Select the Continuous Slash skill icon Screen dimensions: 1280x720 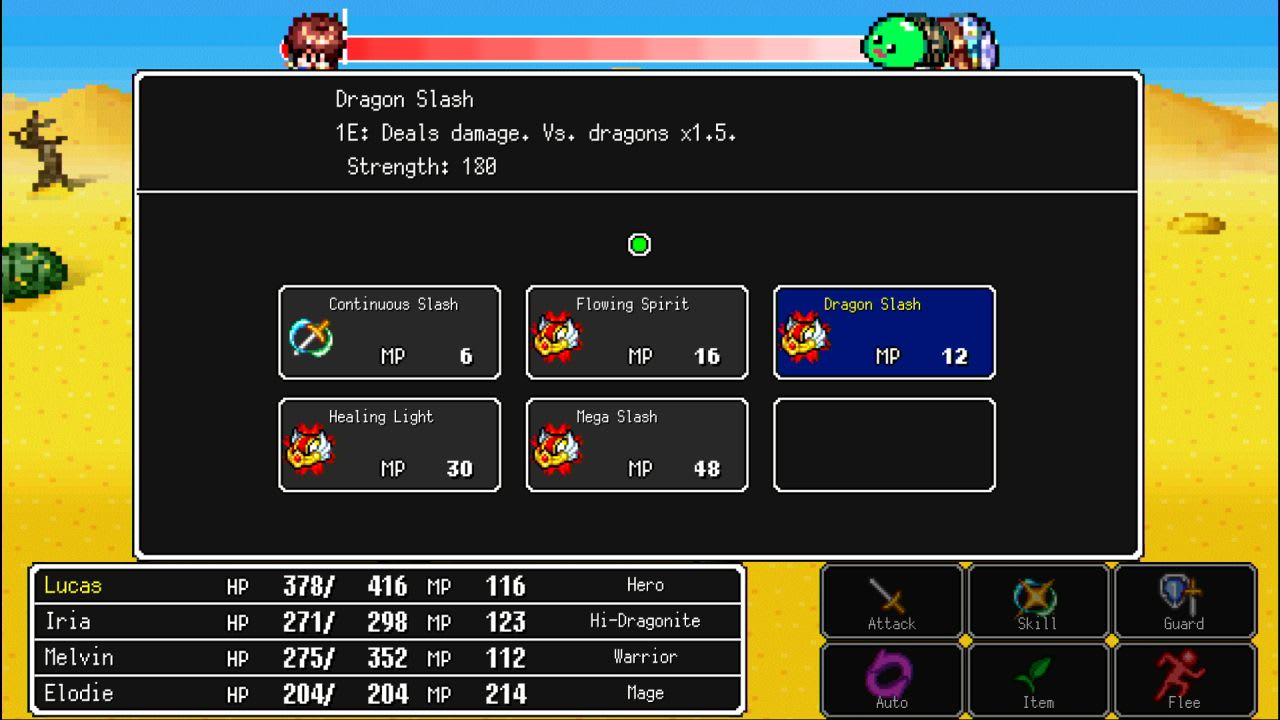pos(389,332)
